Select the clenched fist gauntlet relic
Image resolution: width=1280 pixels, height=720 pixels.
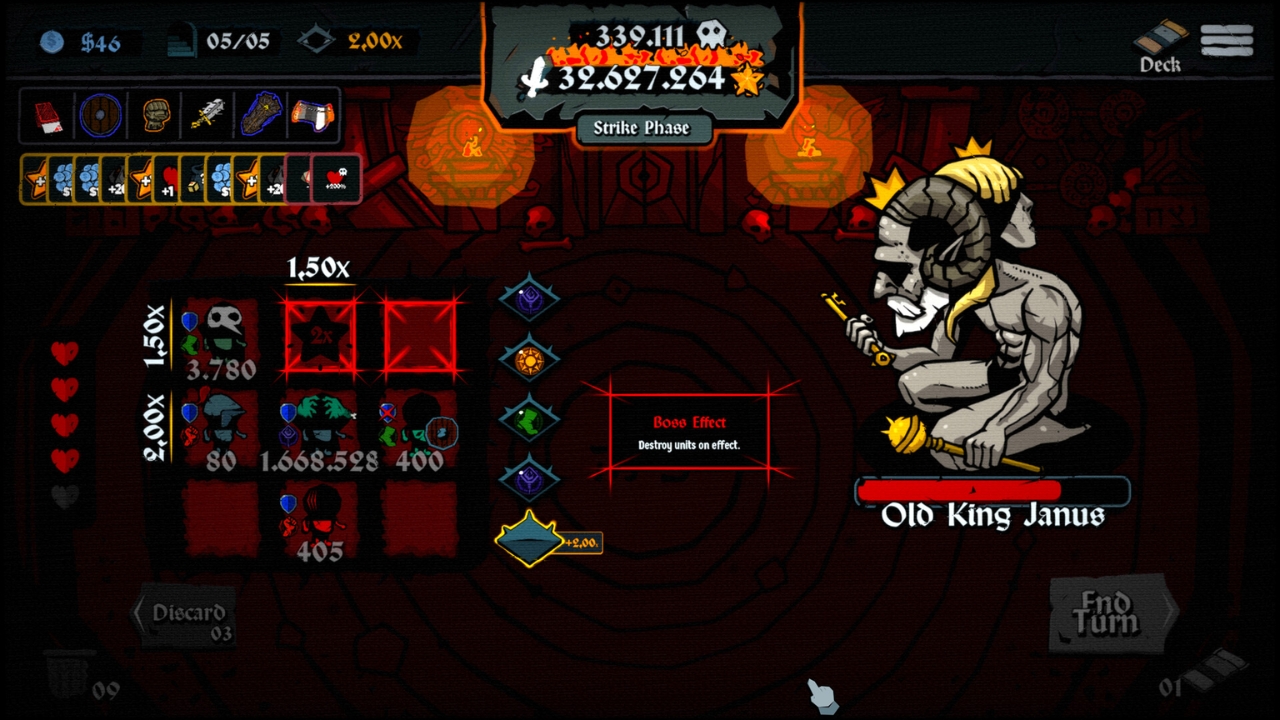155,115
